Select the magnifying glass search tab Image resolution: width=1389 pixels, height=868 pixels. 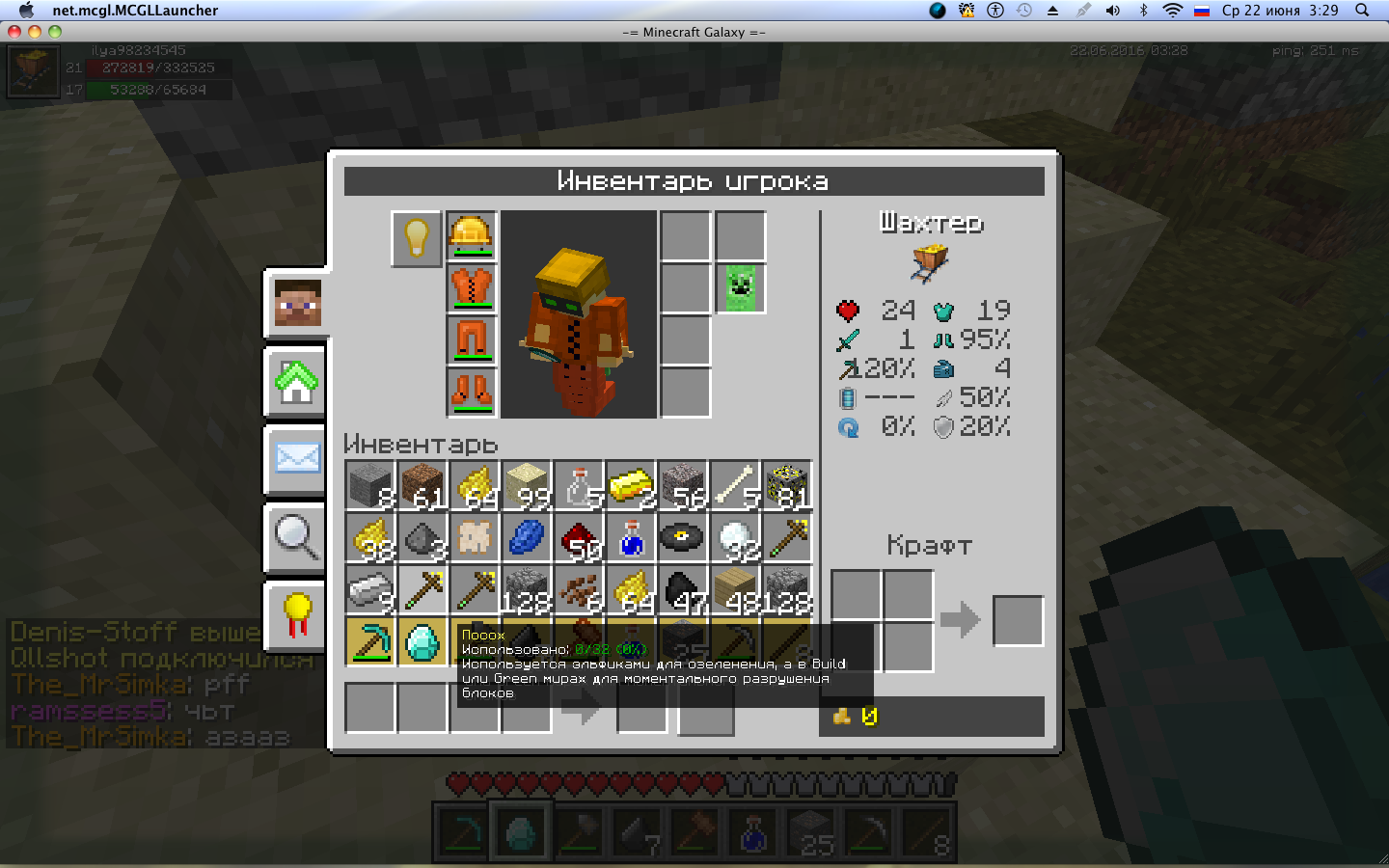[297, 536]
